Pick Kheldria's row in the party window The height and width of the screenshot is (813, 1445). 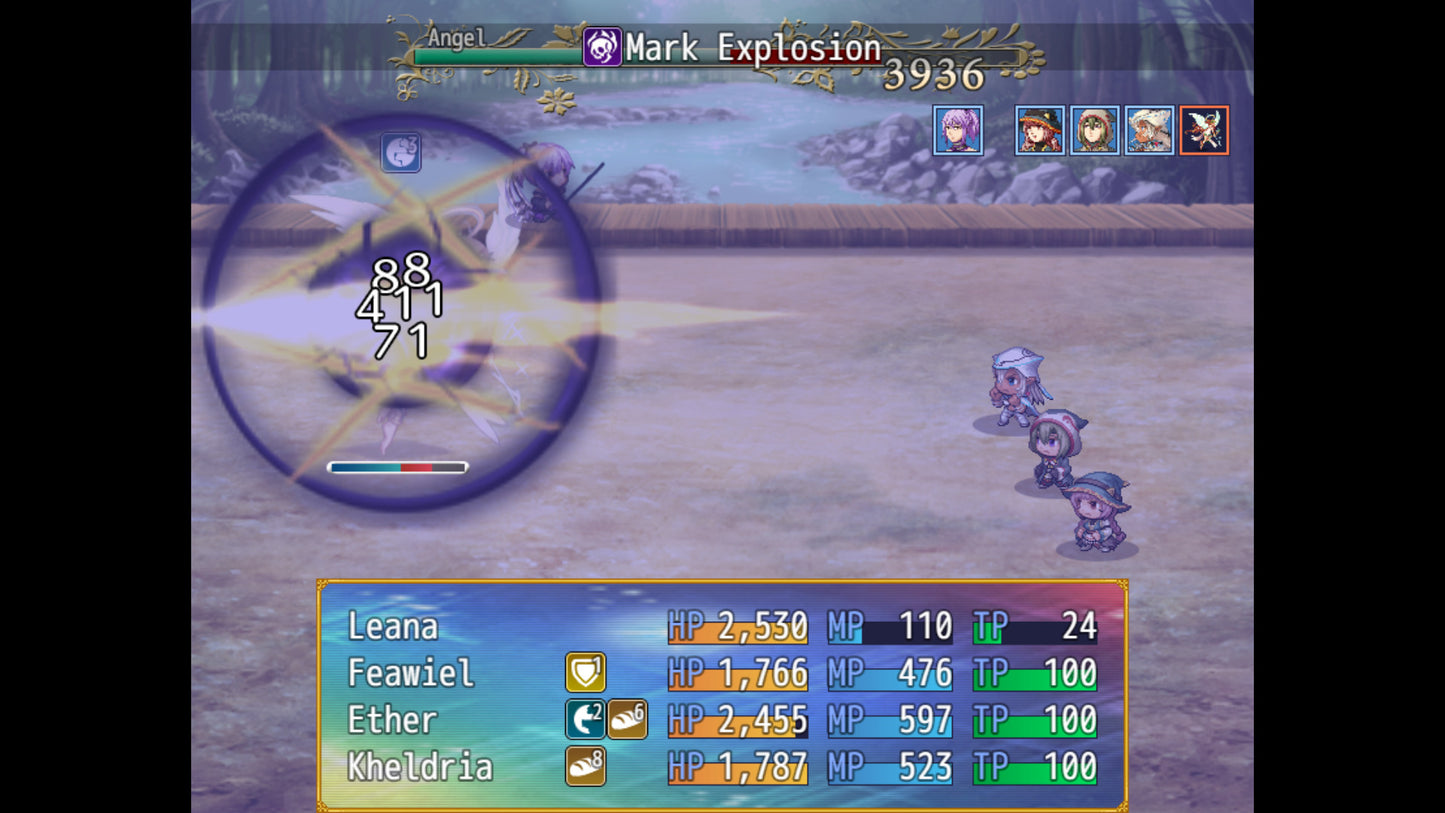tap(420, 767)
